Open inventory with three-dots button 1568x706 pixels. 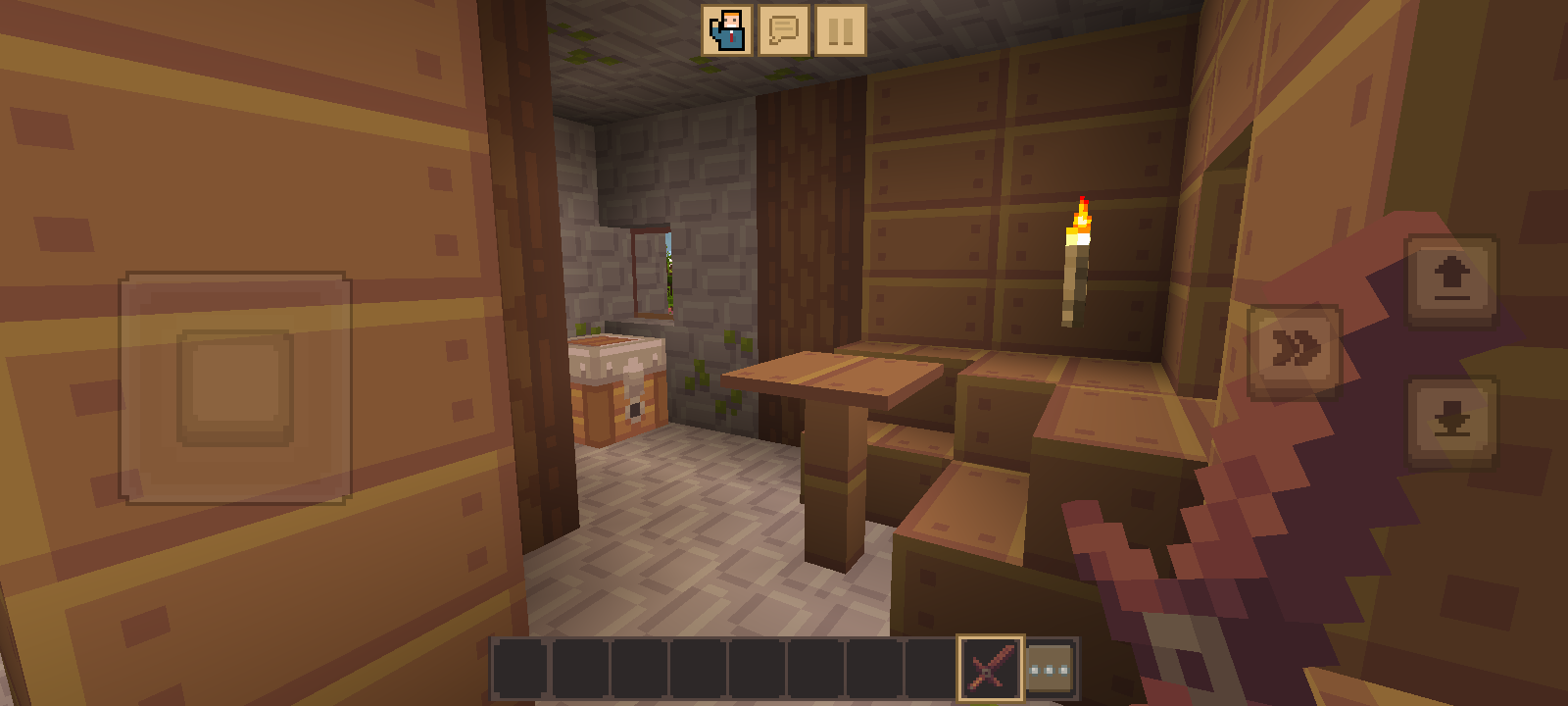coord(1050,669)
